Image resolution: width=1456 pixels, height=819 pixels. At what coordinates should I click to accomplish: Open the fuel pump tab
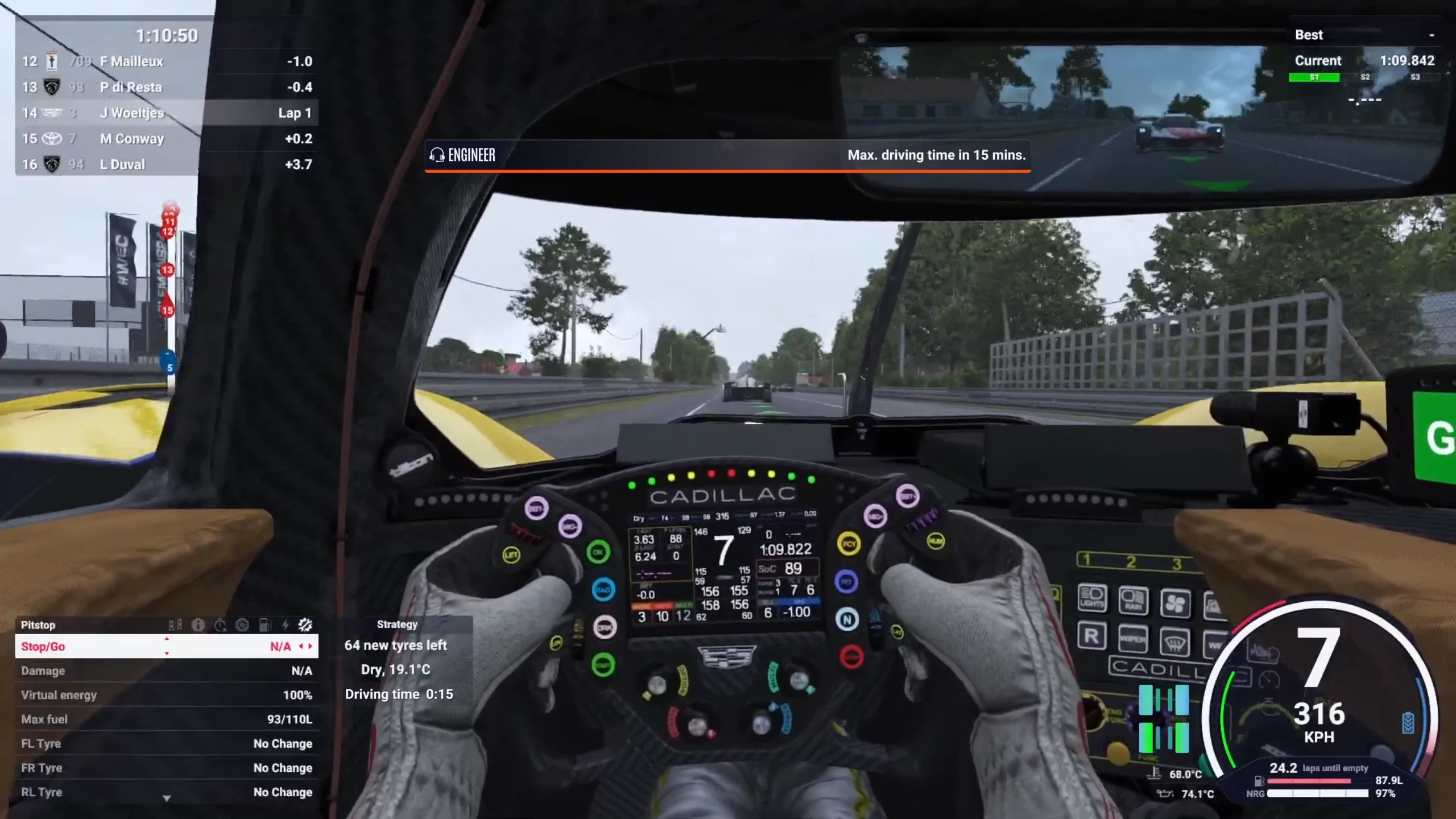(264, 625)
